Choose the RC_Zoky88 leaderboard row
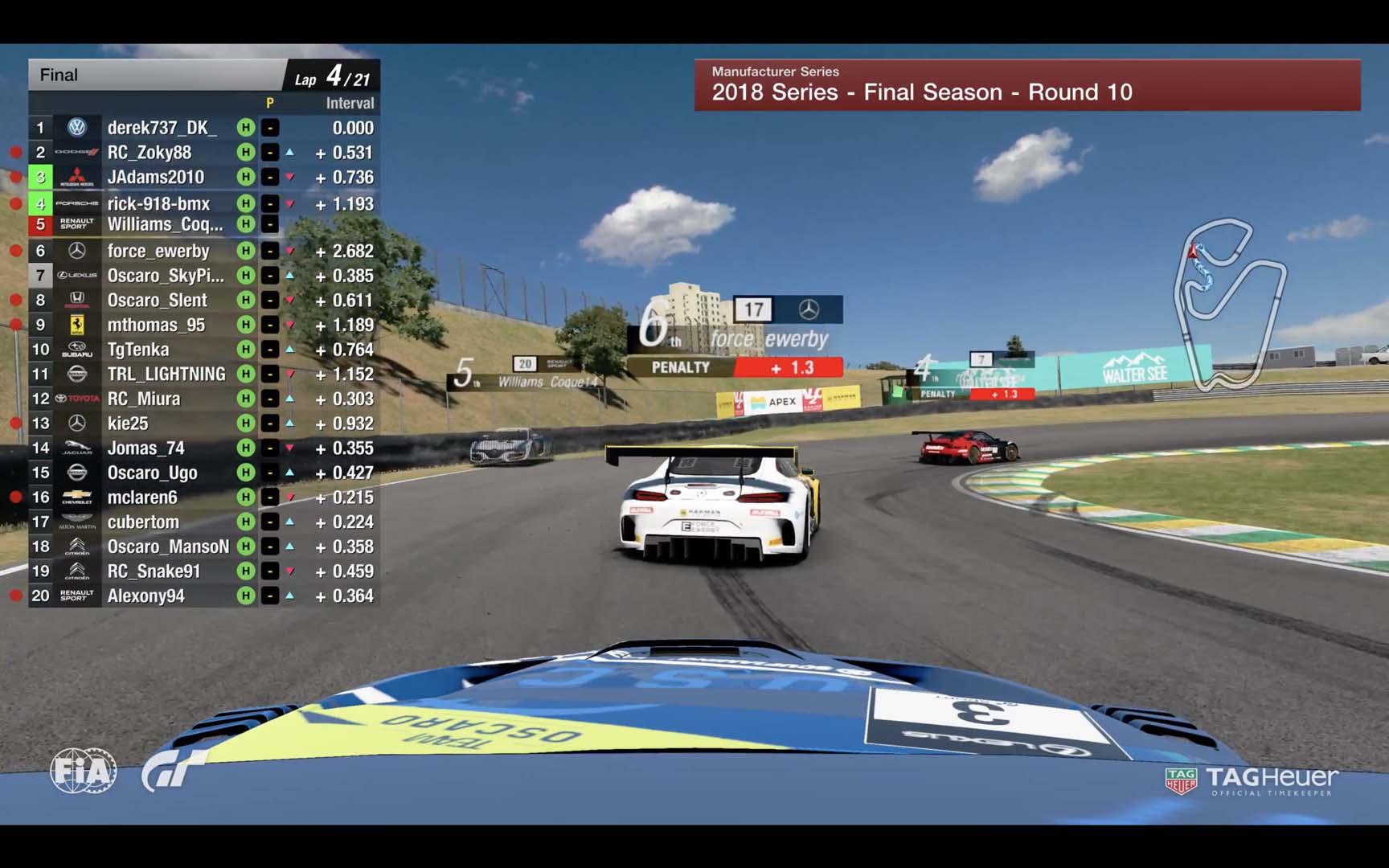 (x=150, y=153)
